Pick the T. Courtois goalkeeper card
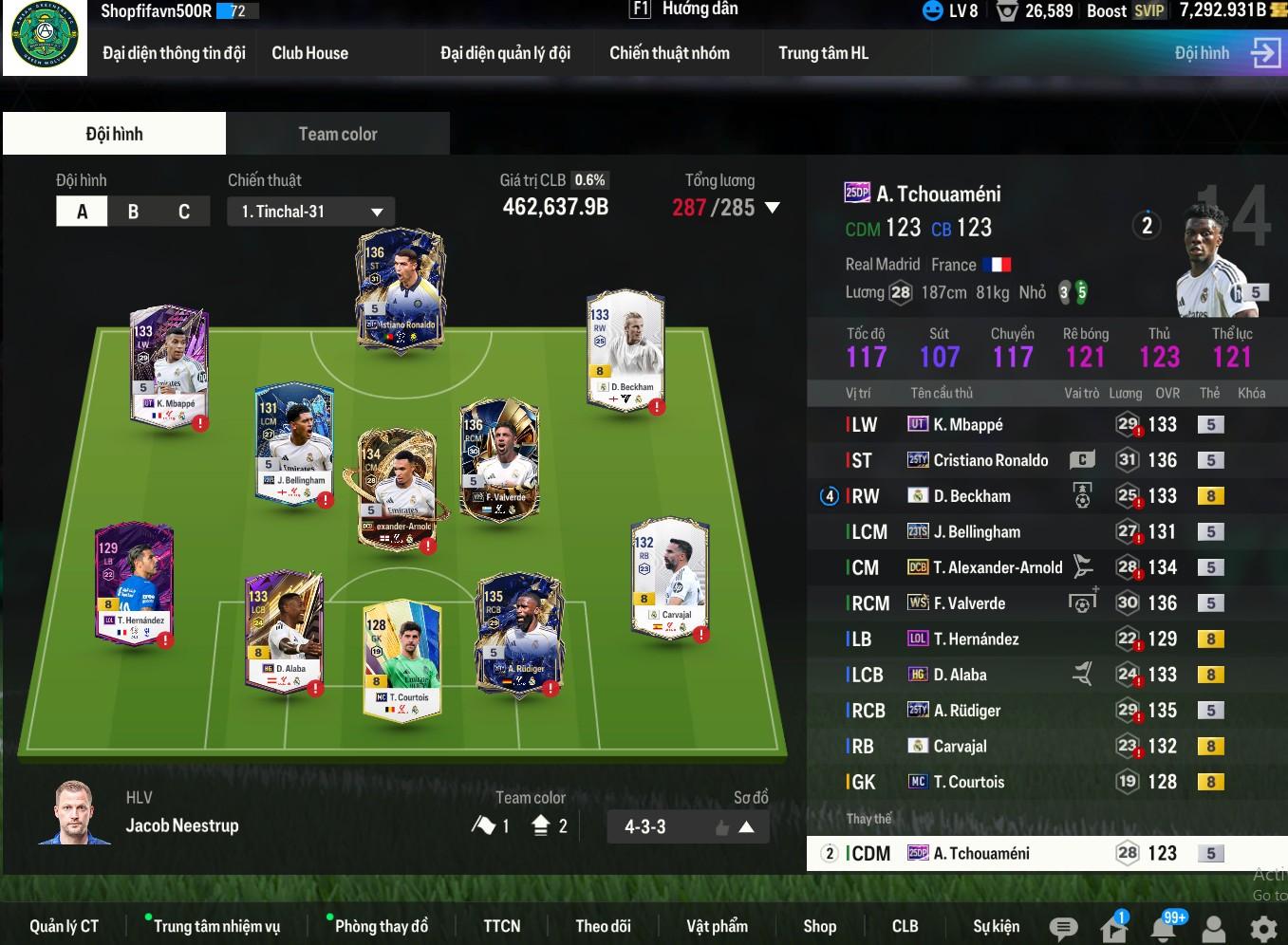 402,658
